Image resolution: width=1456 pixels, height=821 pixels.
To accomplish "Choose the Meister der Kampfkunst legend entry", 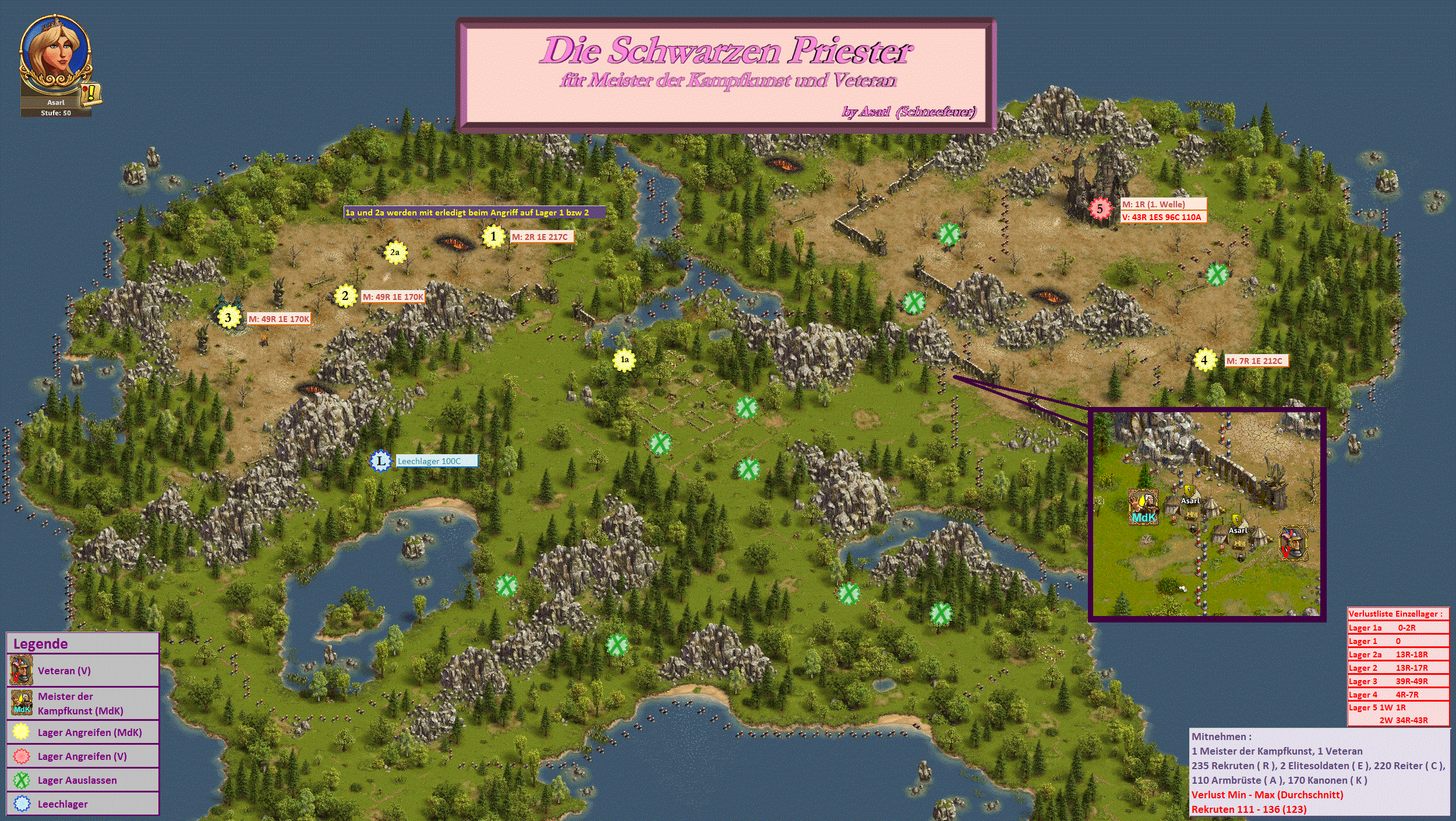I will (x=83, y=703).
